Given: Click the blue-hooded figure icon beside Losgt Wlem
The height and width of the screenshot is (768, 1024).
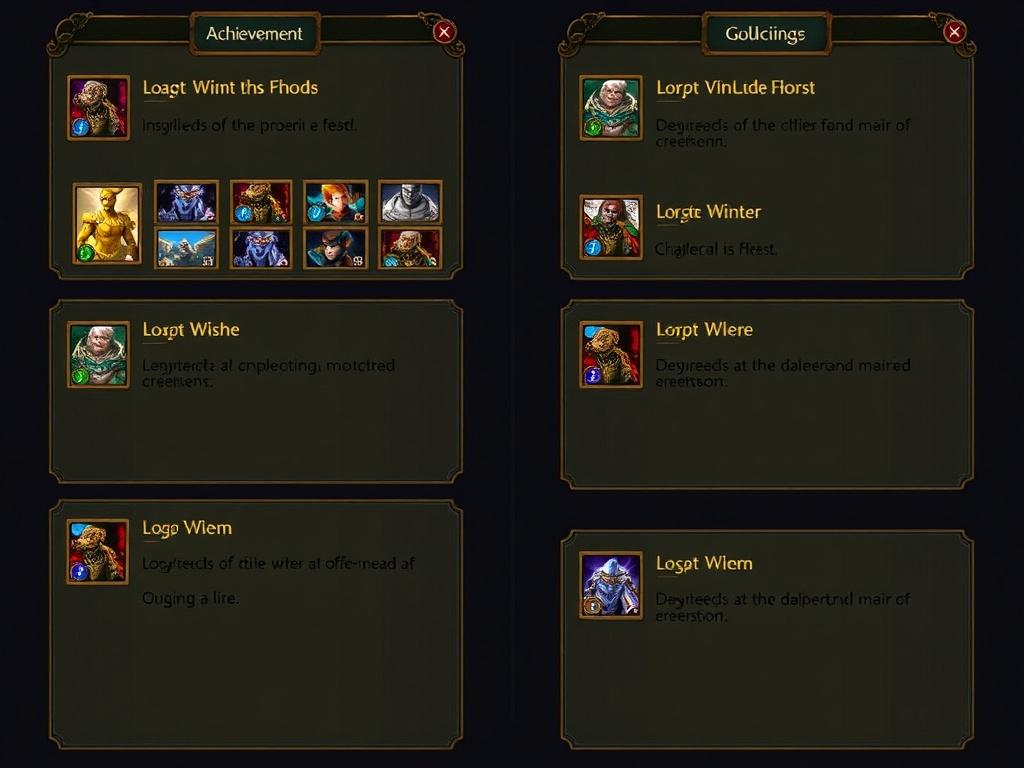Looking at the screenshot, I should (611, 584).
